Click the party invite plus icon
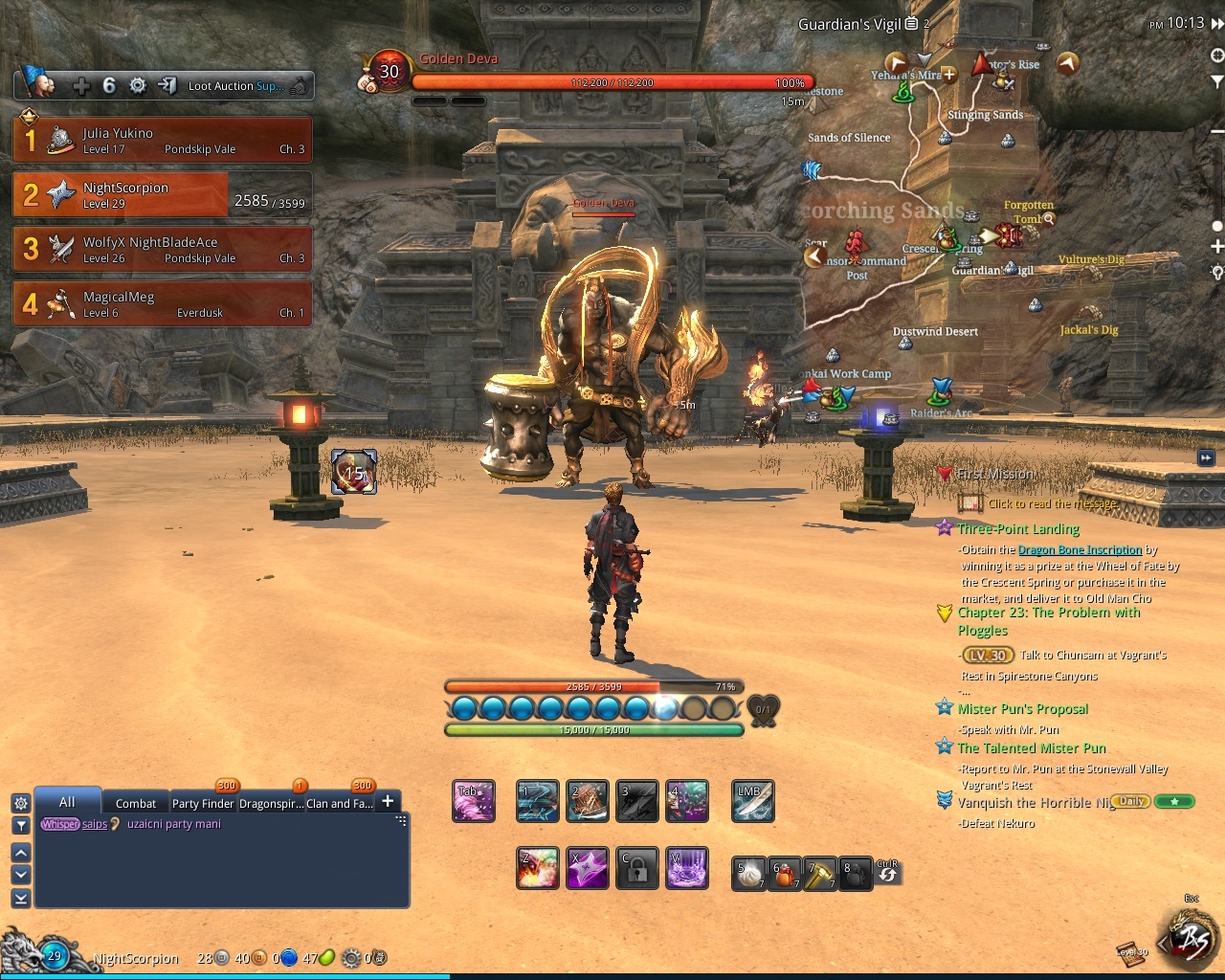1225x980 pixels. 81,86
